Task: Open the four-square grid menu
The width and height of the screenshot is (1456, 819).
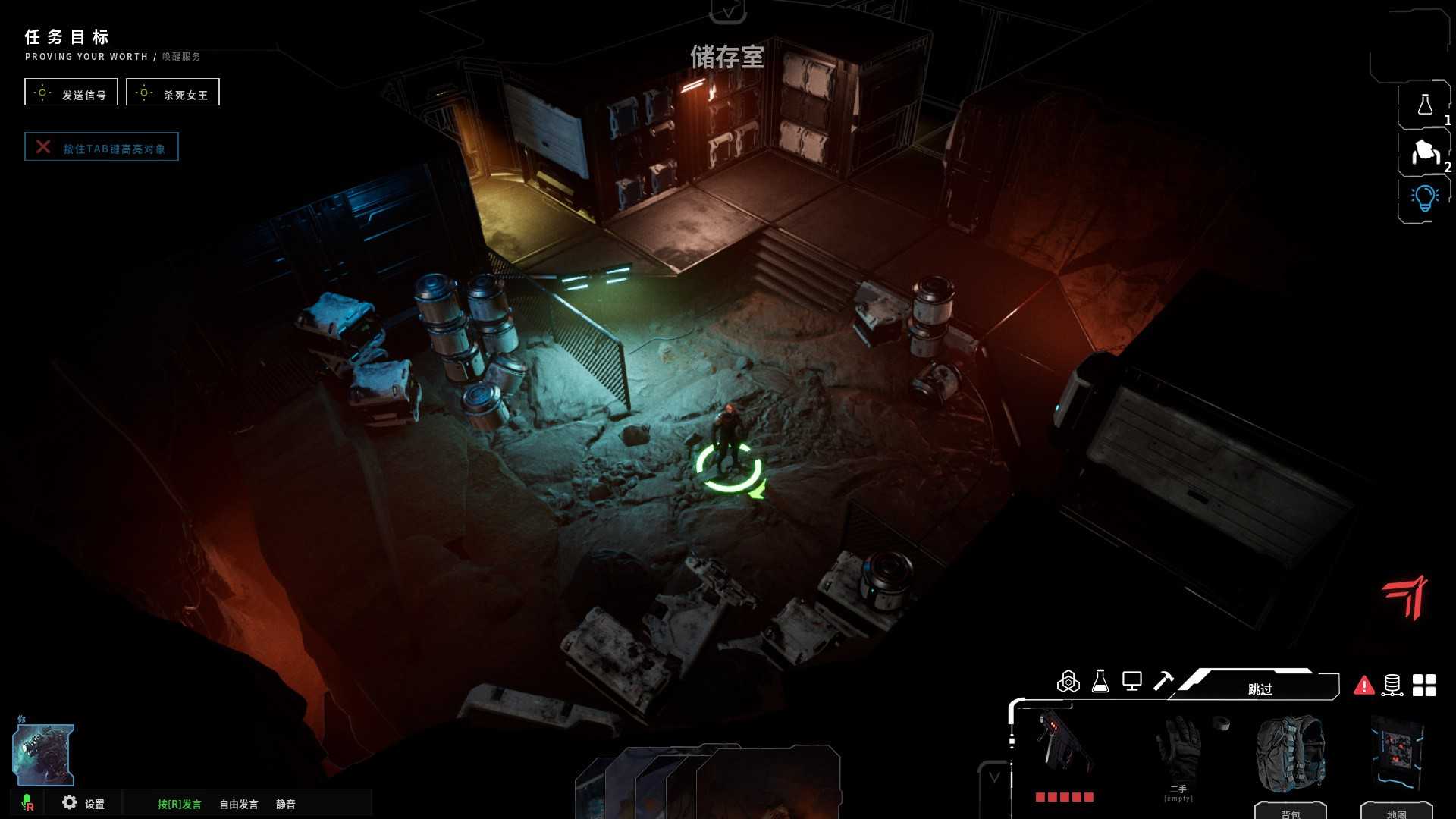Action: (x=1423, y=686)
